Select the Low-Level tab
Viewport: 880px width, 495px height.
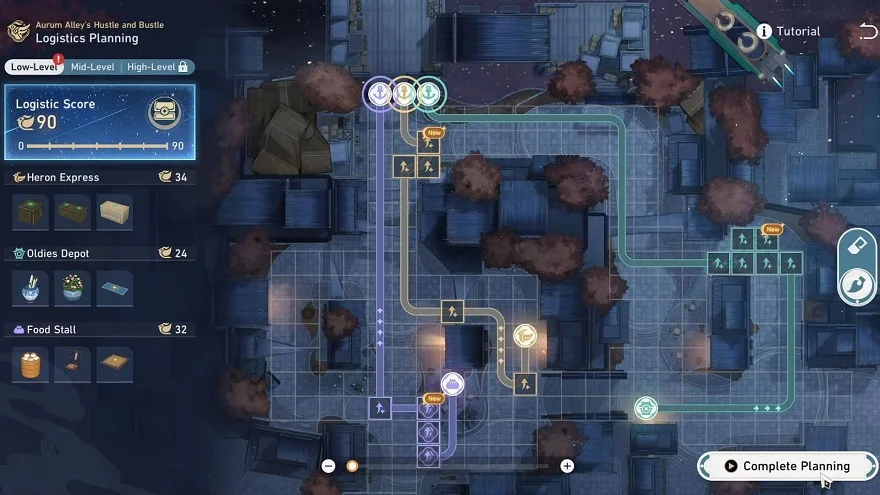click(32, 67)
